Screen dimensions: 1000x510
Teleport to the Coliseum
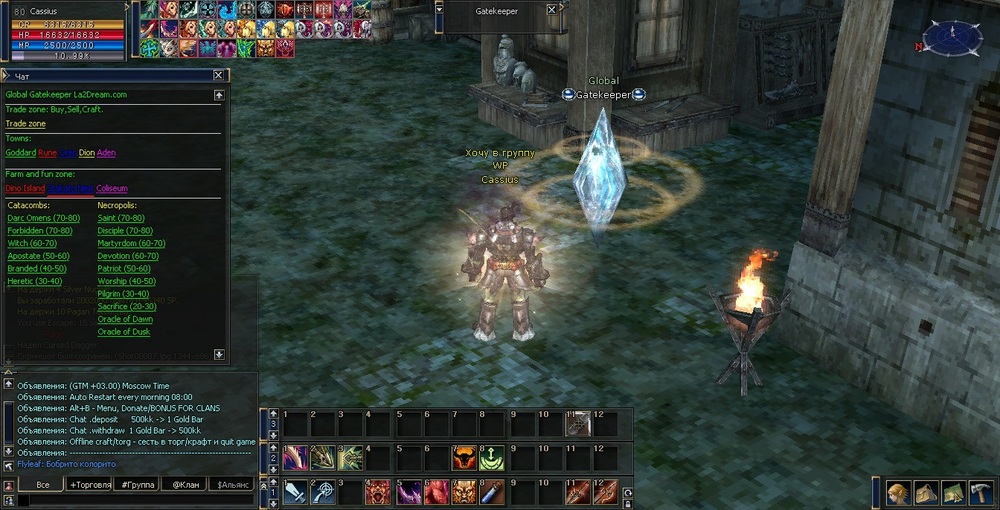(x=112, y=188)
